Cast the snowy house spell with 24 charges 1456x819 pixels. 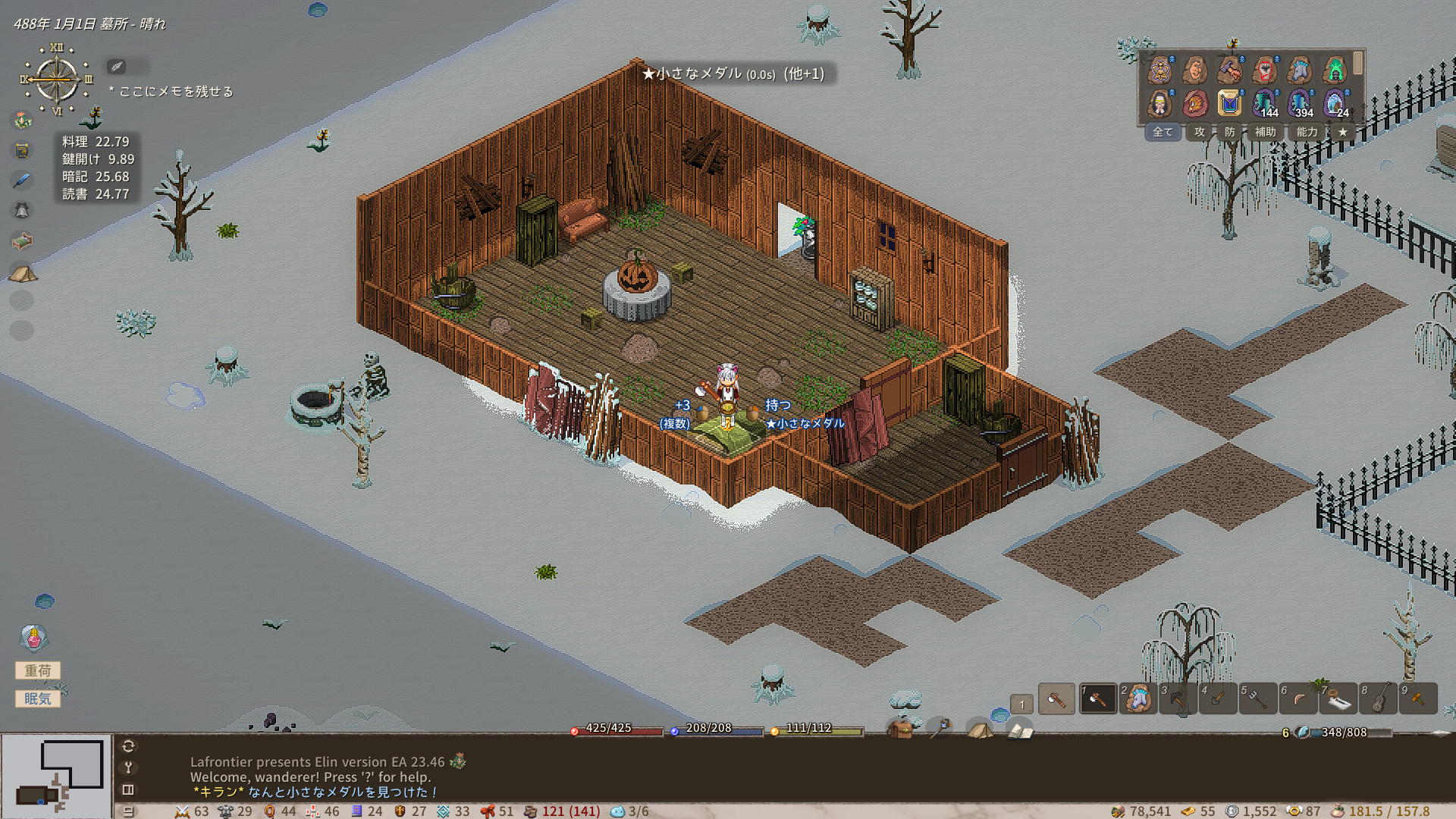1334,103
